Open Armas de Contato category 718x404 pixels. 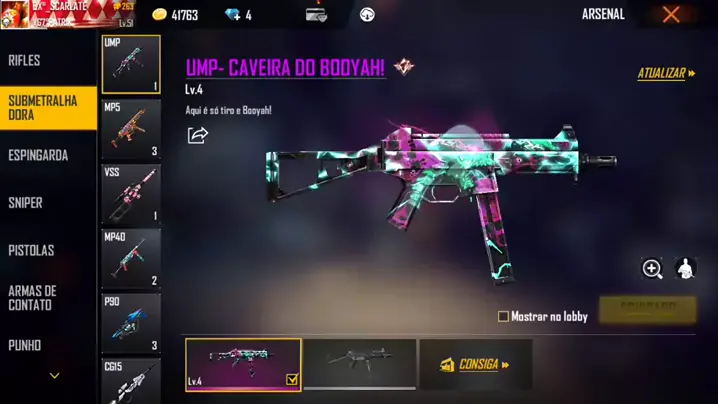32,298
